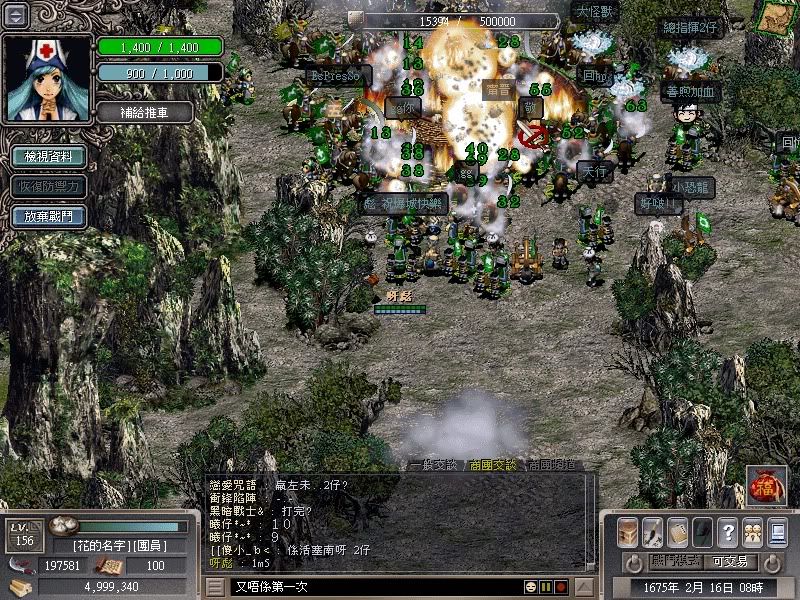Open the emoticon face picker in chat

pyautogui.click(x=531, y=586)
